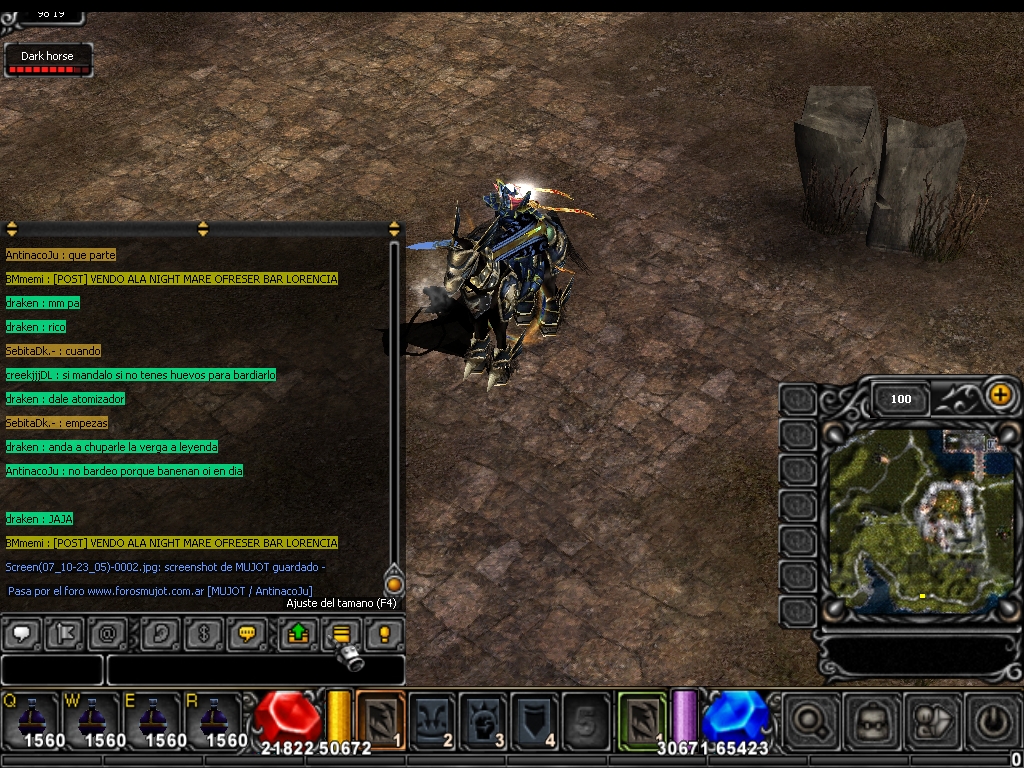Viewport: 1024px width, 768px height.
Task: Select the flag chat channel button
Action: (64, 633)
